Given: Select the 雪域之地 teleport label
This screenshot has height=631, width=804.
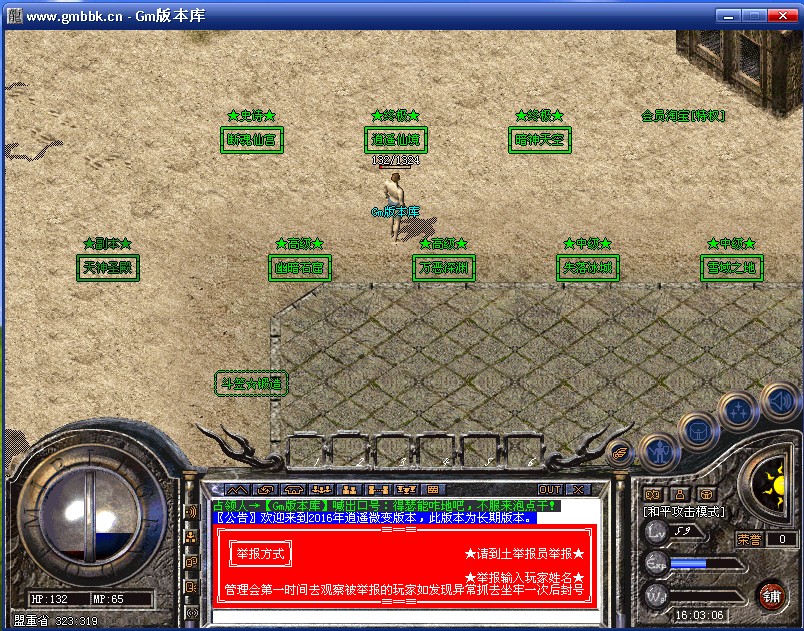Looking at the screenshot, I should pyautogui.click(x=731, y=267).
